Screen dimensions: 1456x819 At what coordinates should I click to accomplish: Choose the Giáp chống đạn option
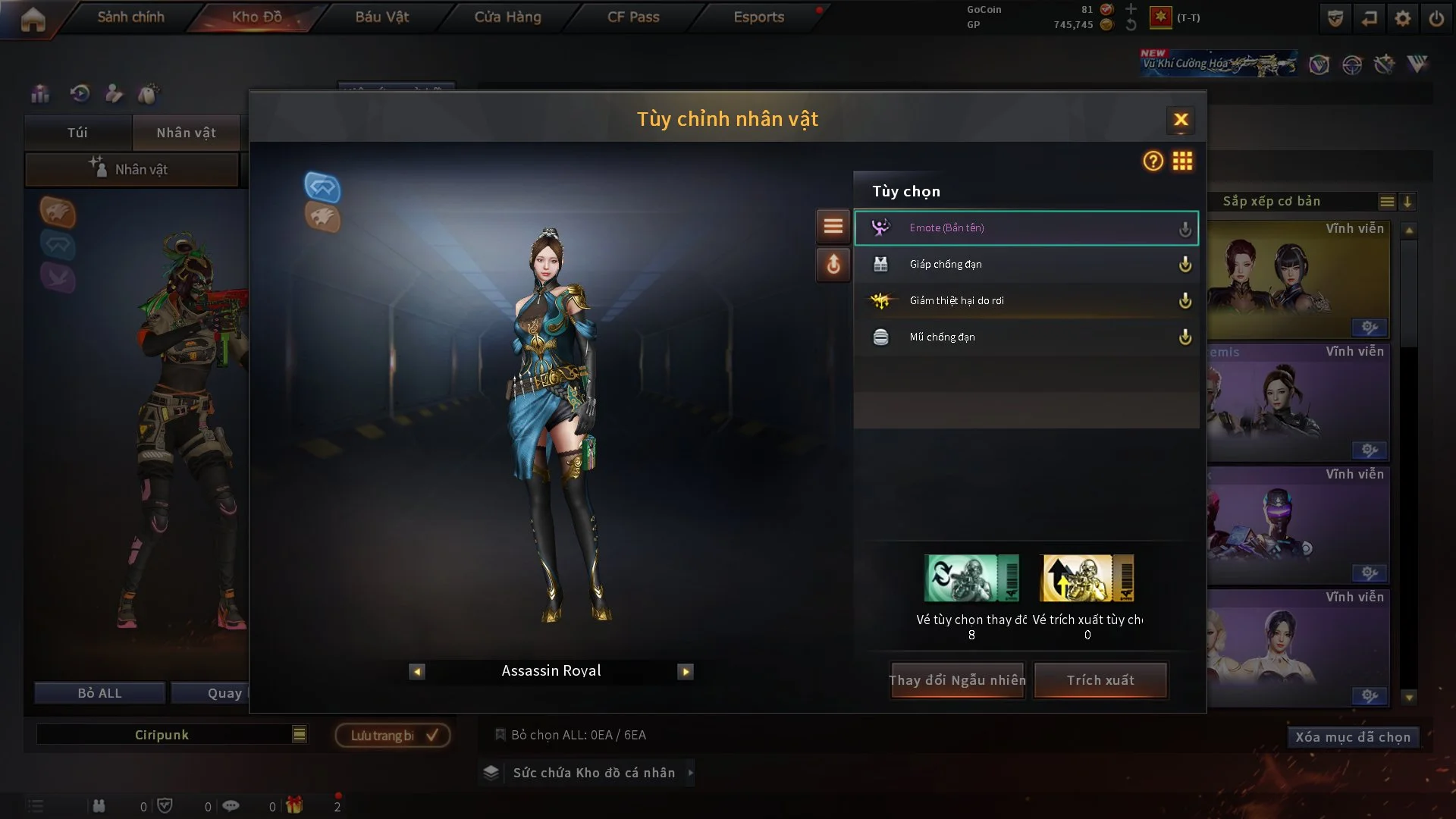click(x=1025, y=265)
